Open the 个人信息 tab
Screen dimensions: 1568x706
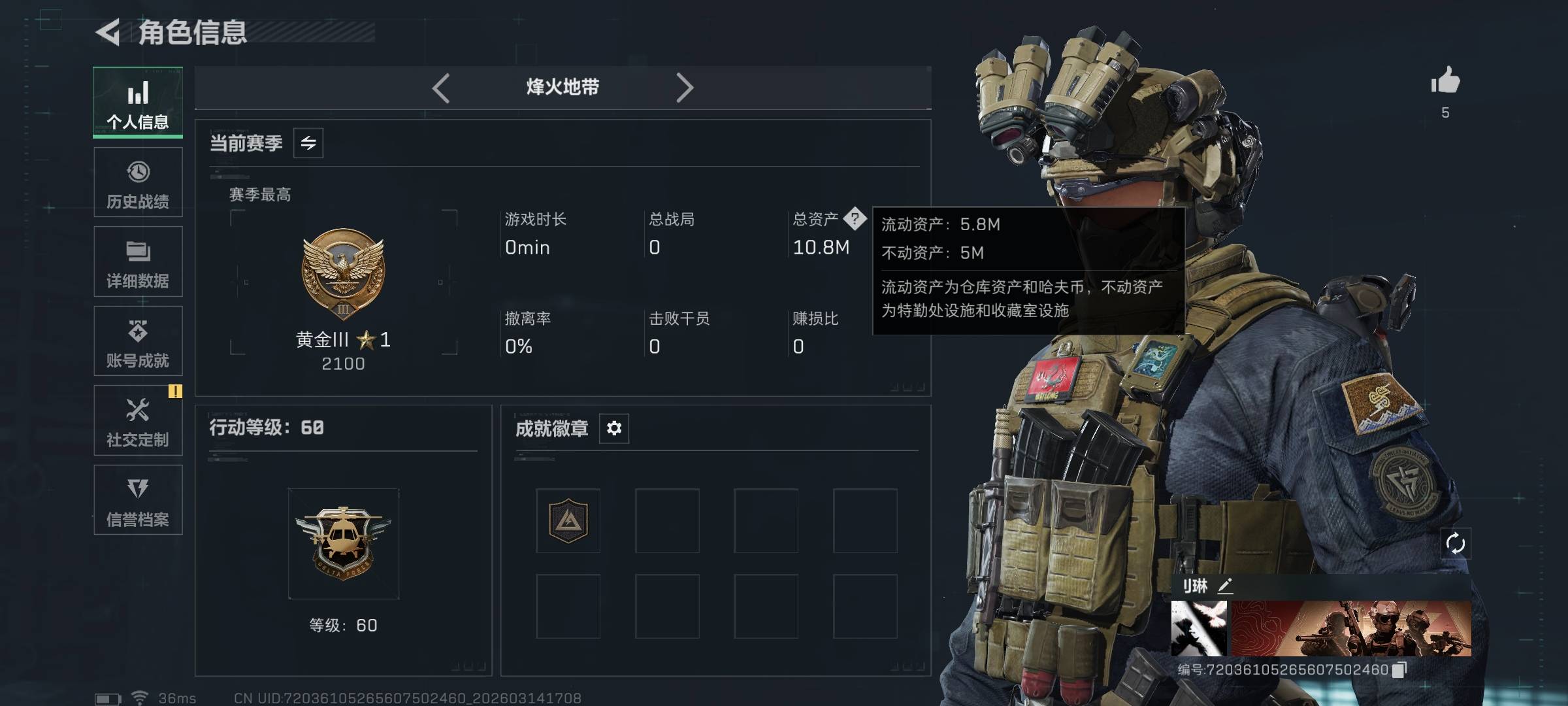tap(138, 103)
